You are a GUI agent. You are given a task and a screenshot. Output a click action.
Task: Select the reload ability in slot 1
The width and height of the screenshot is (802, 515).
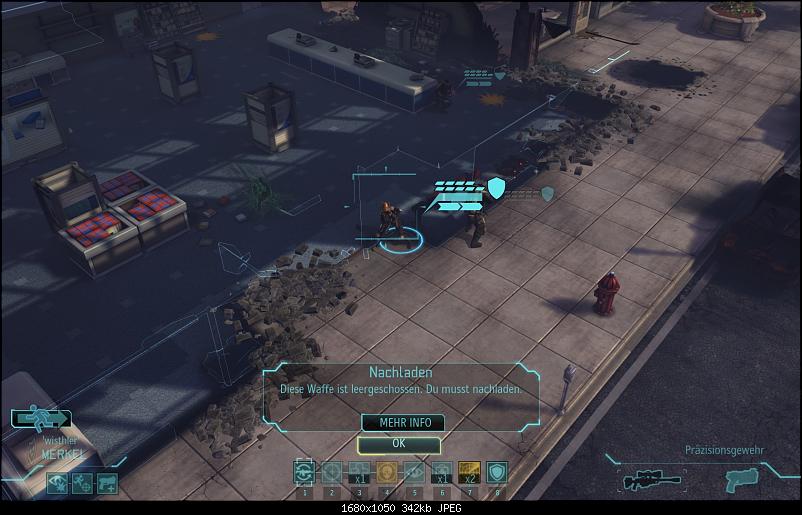303,472
